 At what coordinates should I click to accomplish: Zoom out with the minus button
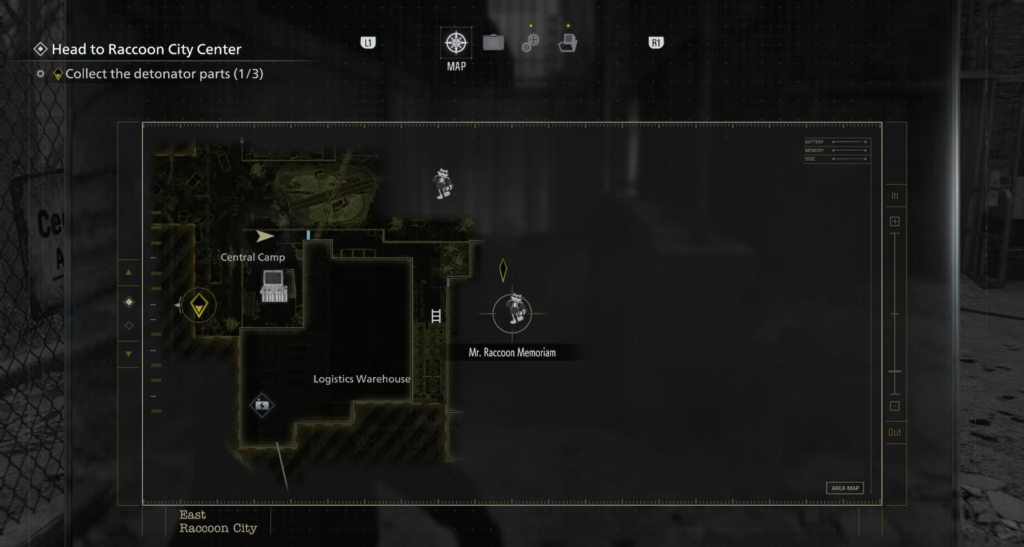(894, 406)
